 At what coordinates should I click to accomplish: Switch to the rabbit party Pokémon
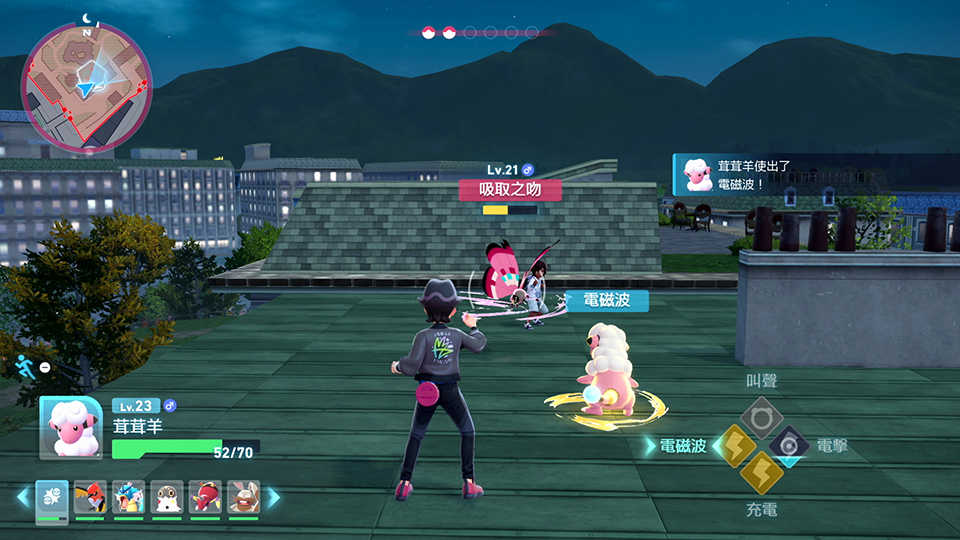(x=243, y=498)
